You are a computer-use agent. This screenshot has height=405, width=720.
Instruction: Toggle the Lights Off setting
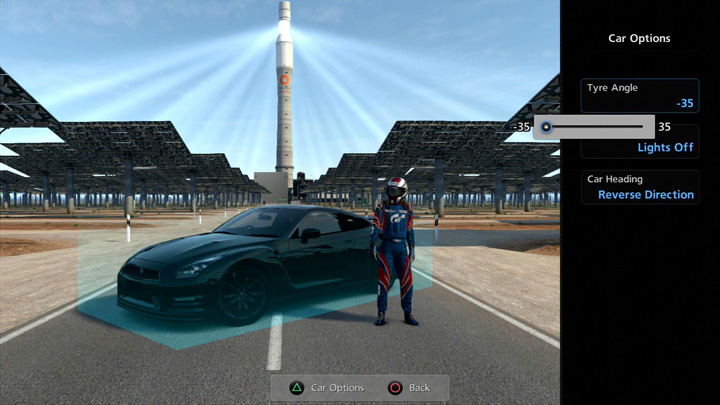[665, 148]
